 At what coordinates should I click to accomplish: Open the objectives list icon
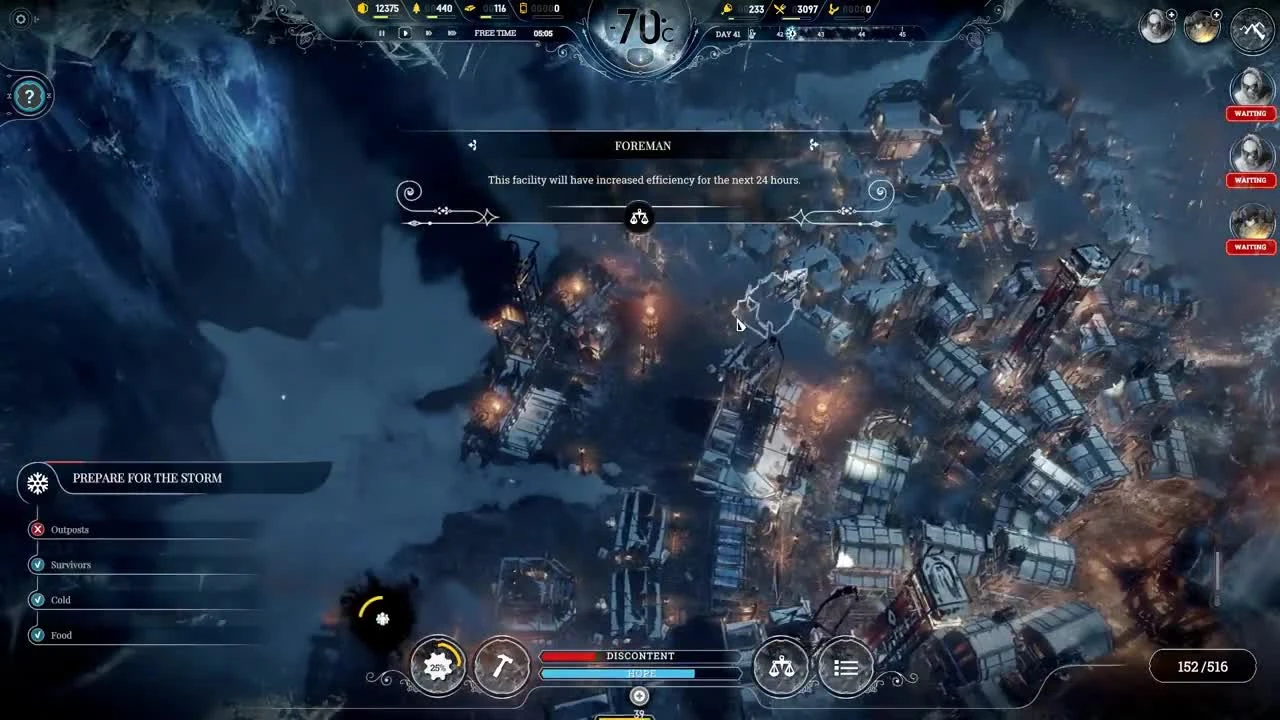coord(845,666)
